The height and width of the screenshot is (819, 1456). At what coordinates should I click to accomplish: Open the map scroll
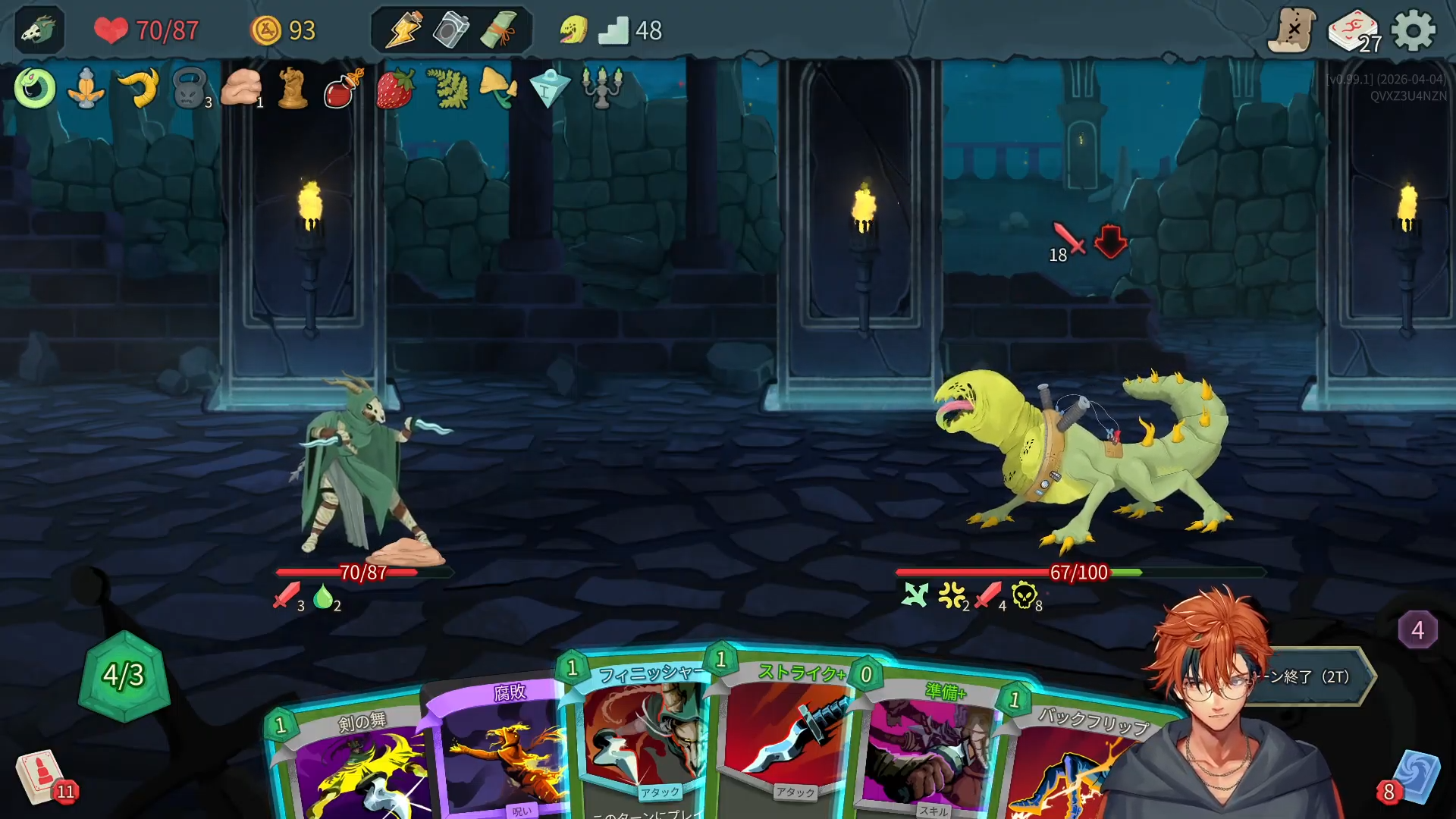(1292, 30)
